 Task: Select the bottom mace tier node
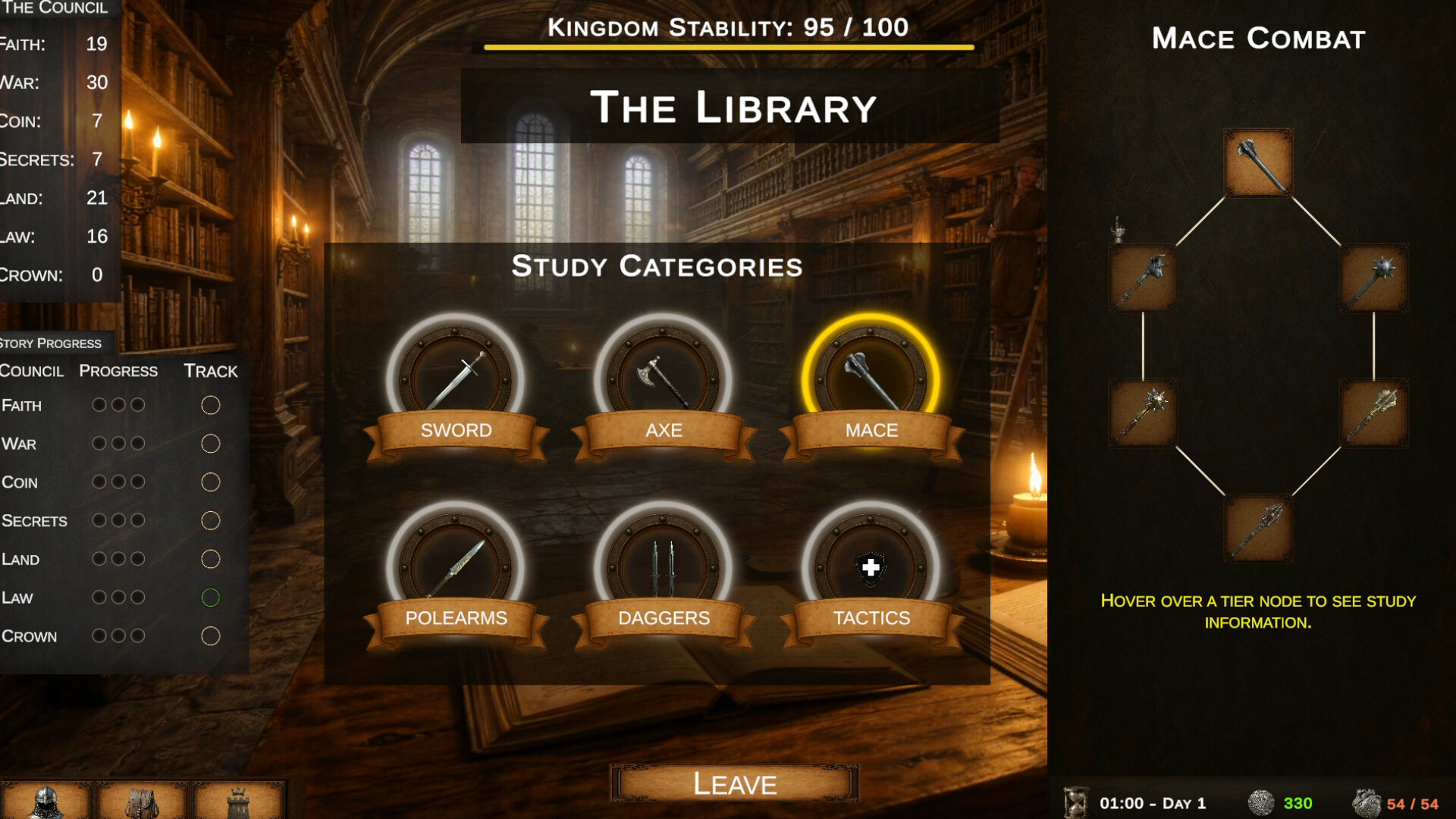click(1258, 529)
